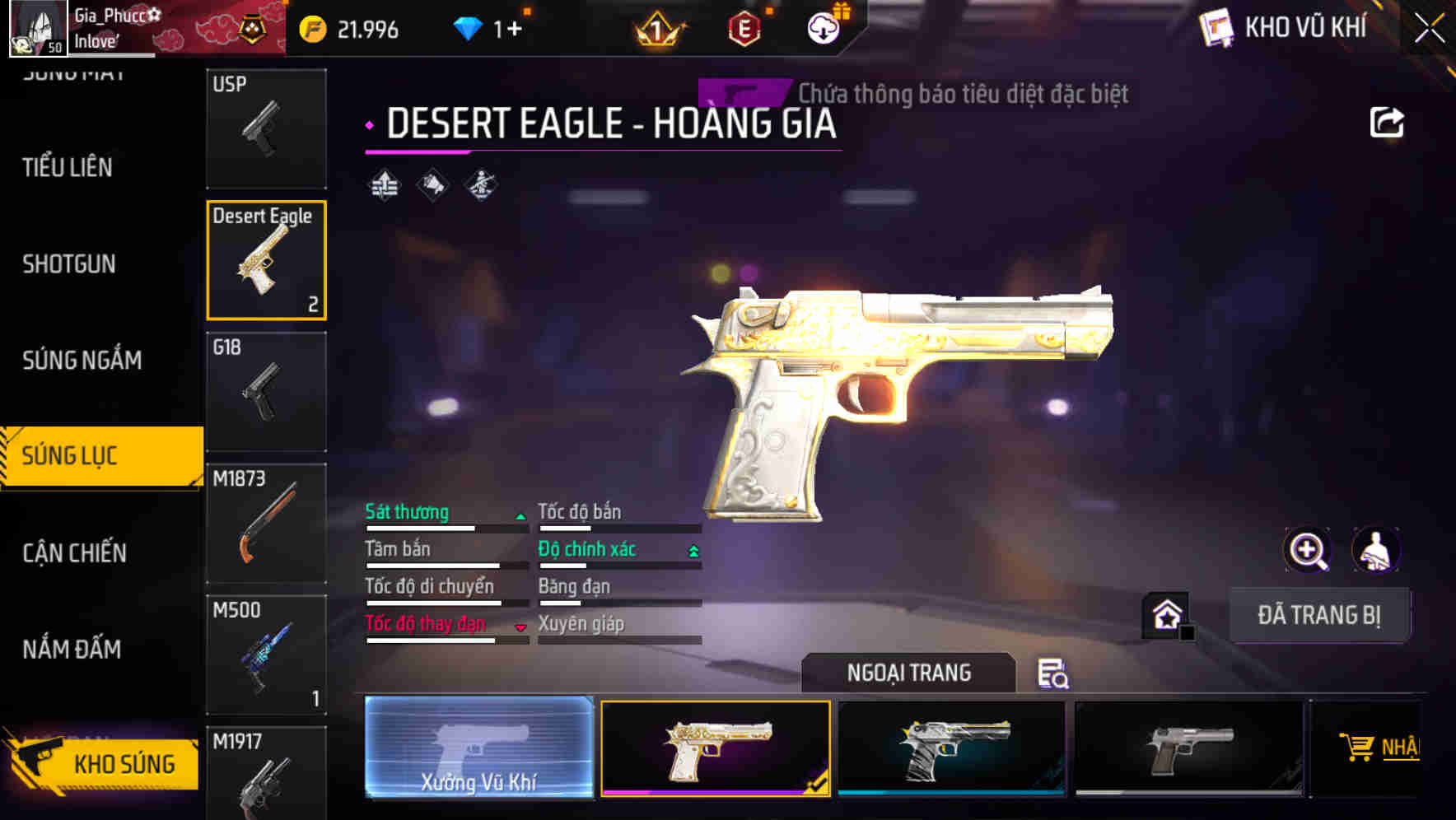The height and width of the screenshot is (820, 1456).
Task: Click the share weapon icon
Action: click(1388, 121)
